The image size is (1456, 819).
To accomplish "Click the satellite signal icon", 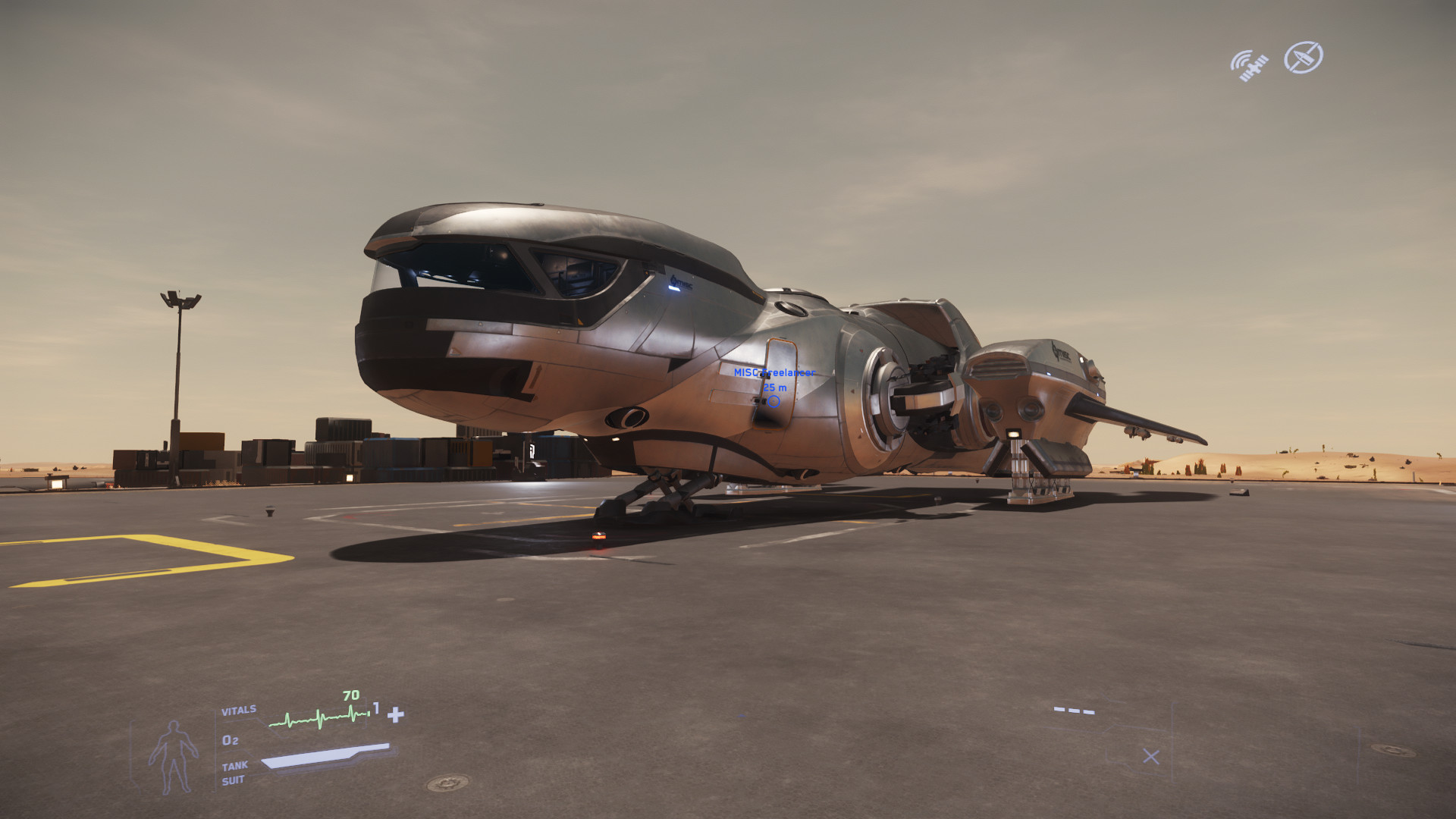I will [1249, 65].
